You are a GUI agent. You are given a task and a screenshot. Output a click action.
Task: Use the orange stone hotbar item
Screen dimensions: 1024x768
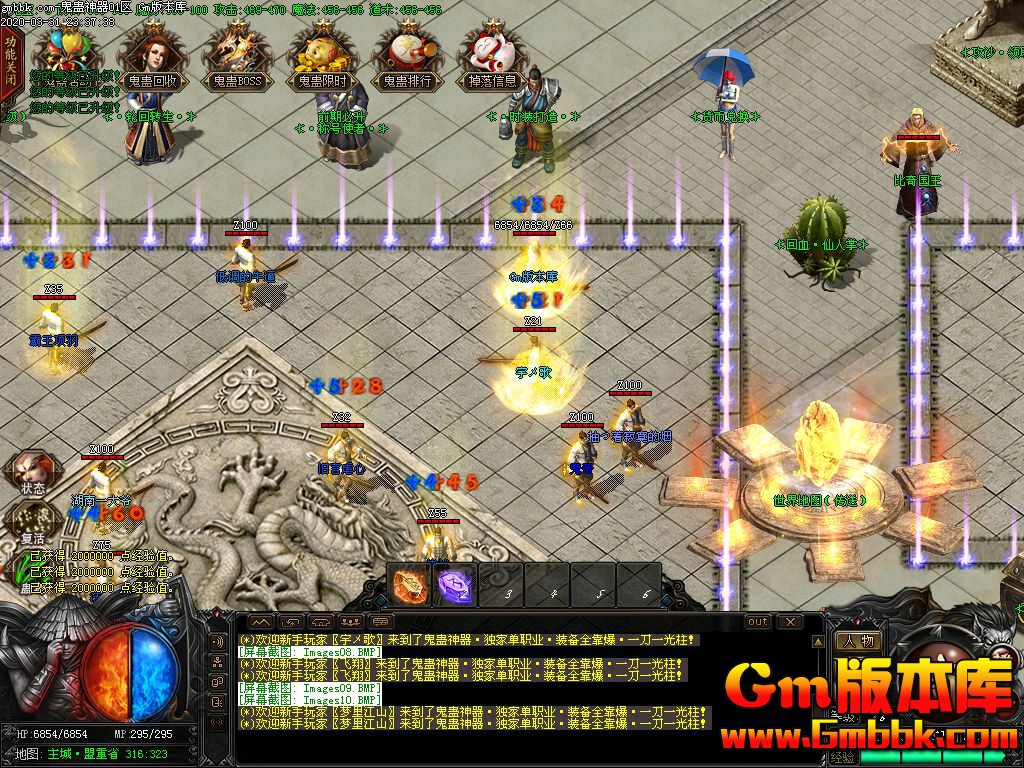(409, 584)
